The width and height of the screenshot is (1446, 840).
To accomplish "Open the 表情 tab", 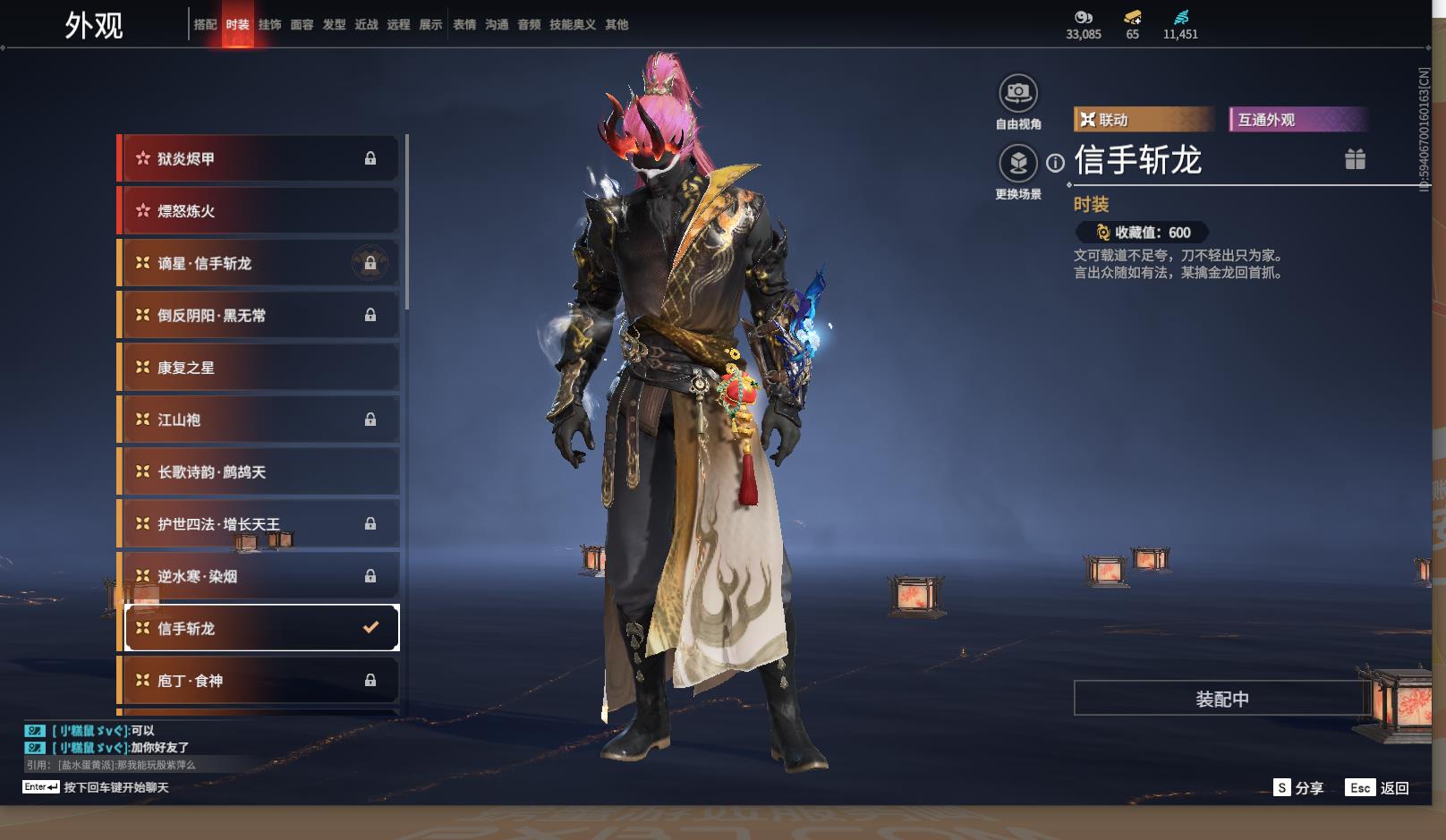I will click(464, 25).
